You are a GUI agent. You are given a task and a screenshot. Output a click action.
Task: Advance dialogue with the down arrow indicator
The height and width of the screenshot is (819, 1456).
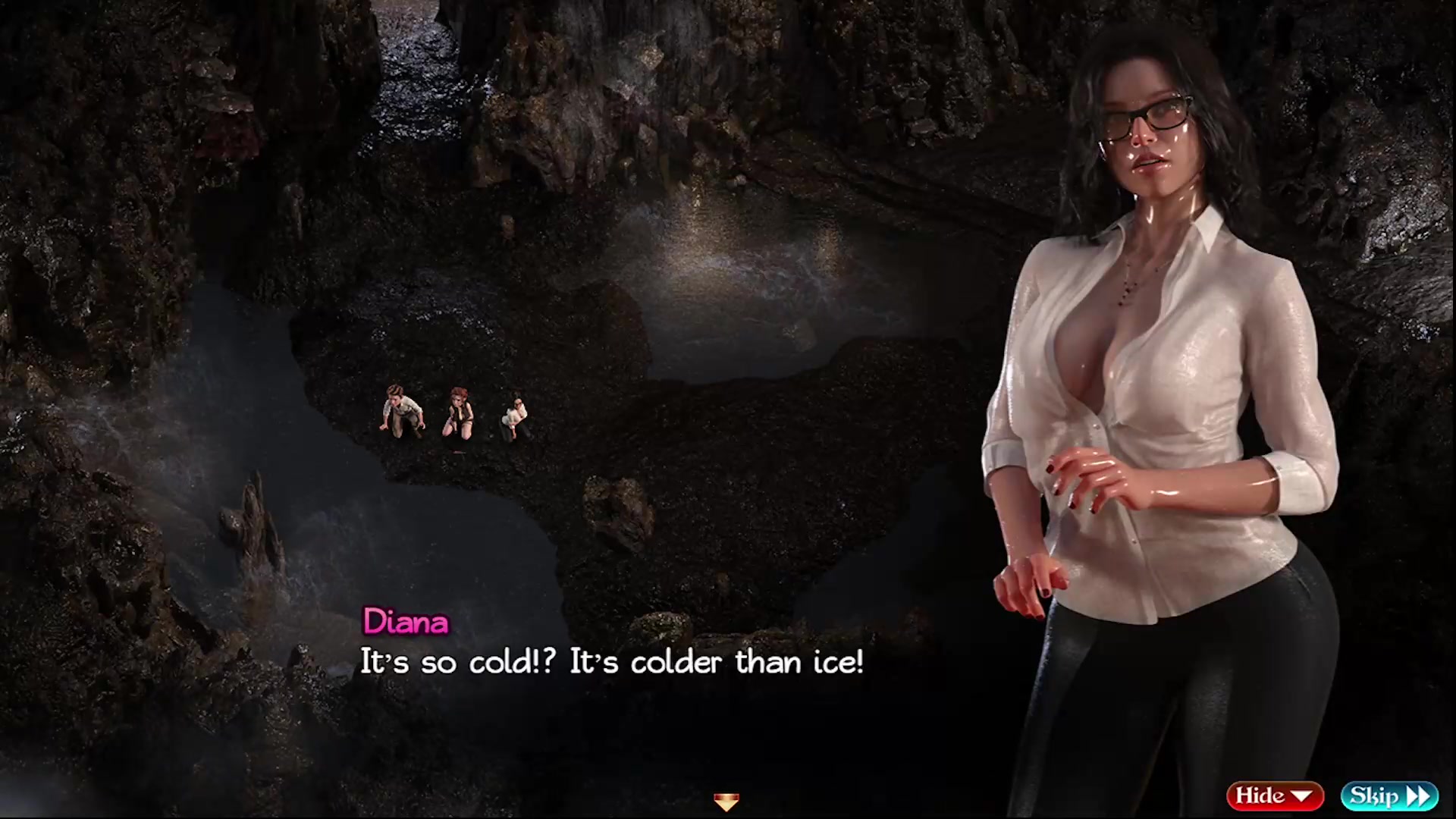coord(726,802)
